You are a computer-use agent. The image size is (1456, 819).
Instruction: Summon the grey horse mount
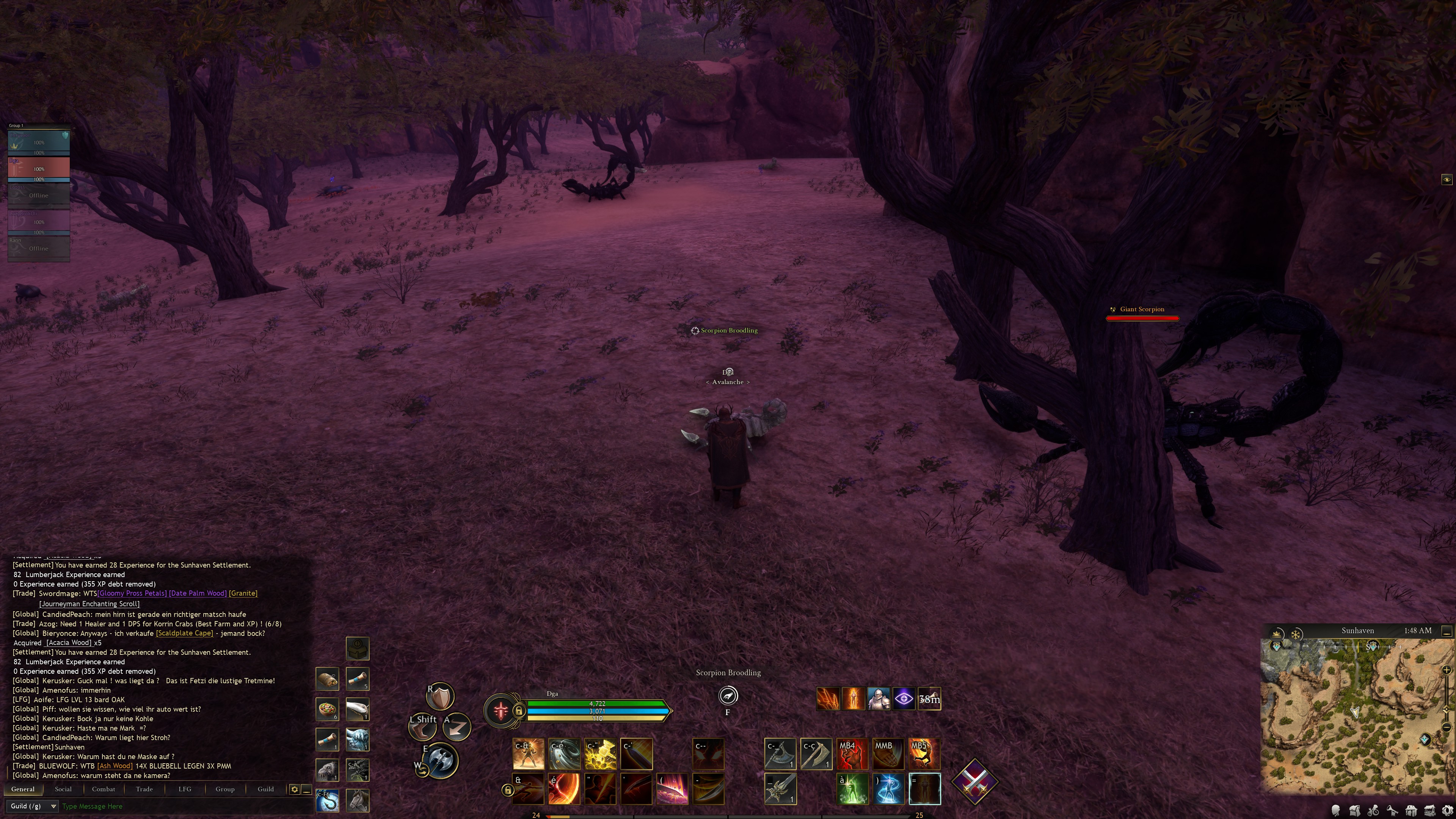coord(358,801)
